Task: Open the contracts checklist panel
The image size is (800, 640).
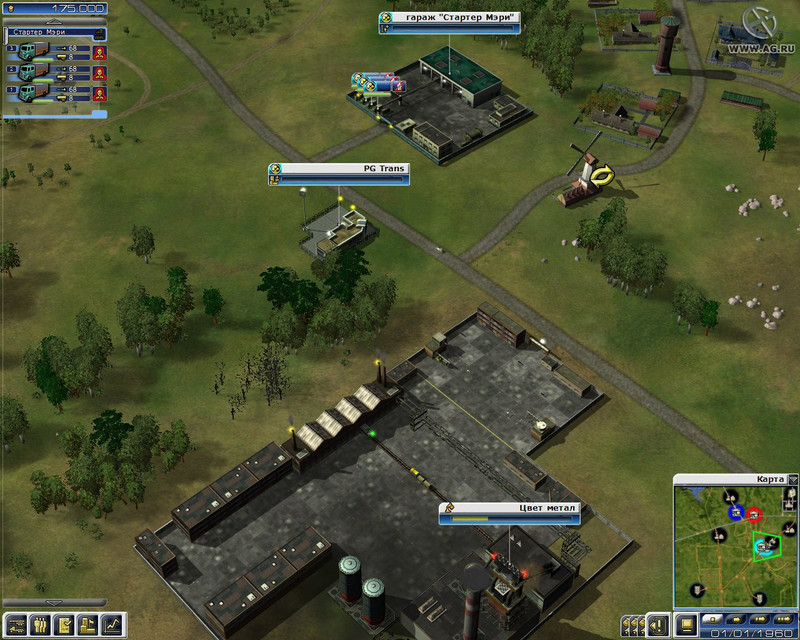Action: (65, 625)
